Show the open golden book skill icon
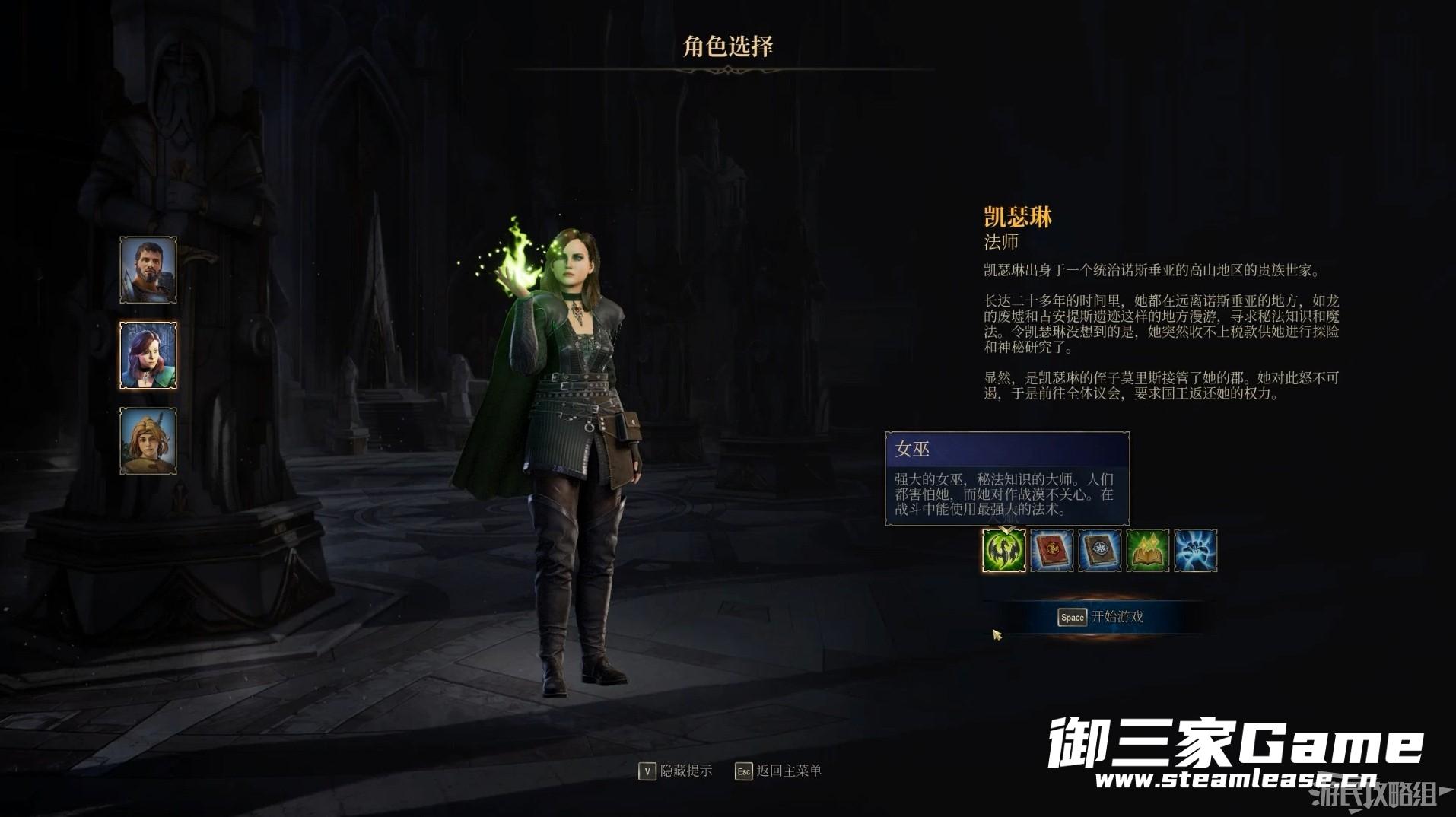This screenshot has width=1456, height=817. 1148,551
